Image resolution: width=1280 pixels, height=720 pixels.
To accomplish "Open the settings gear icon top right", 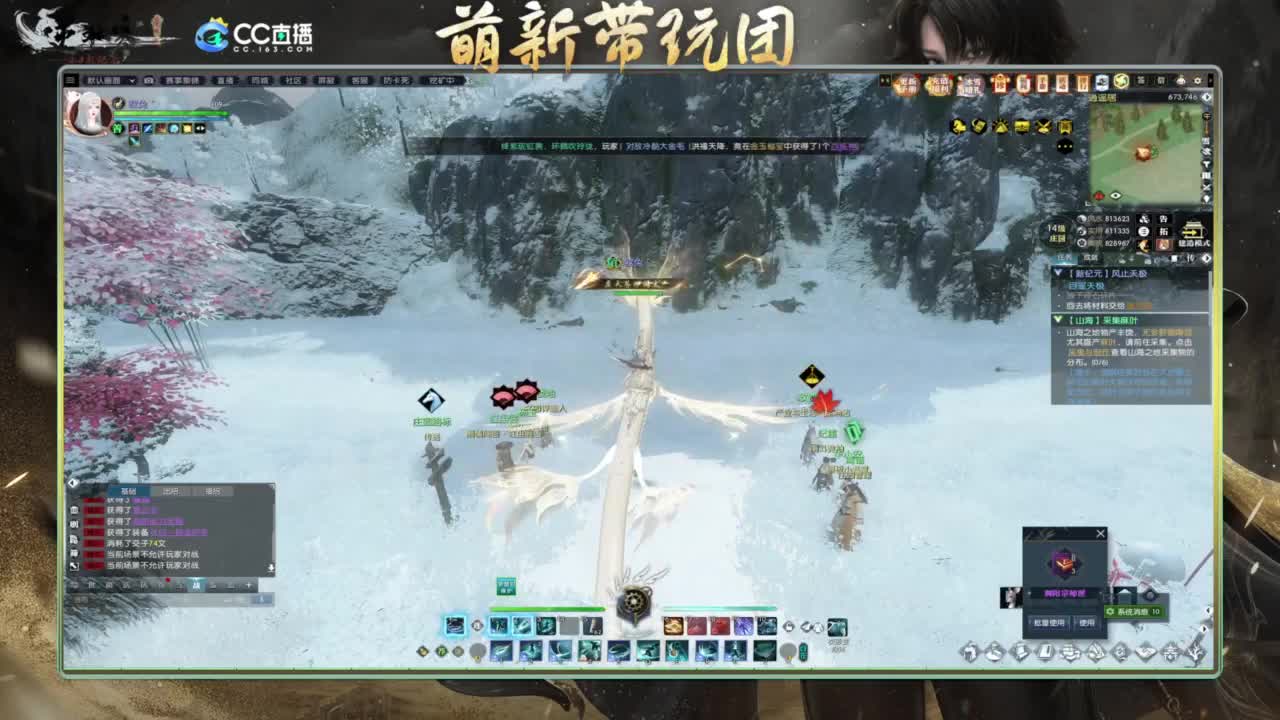I will (x=1198, y=82).
